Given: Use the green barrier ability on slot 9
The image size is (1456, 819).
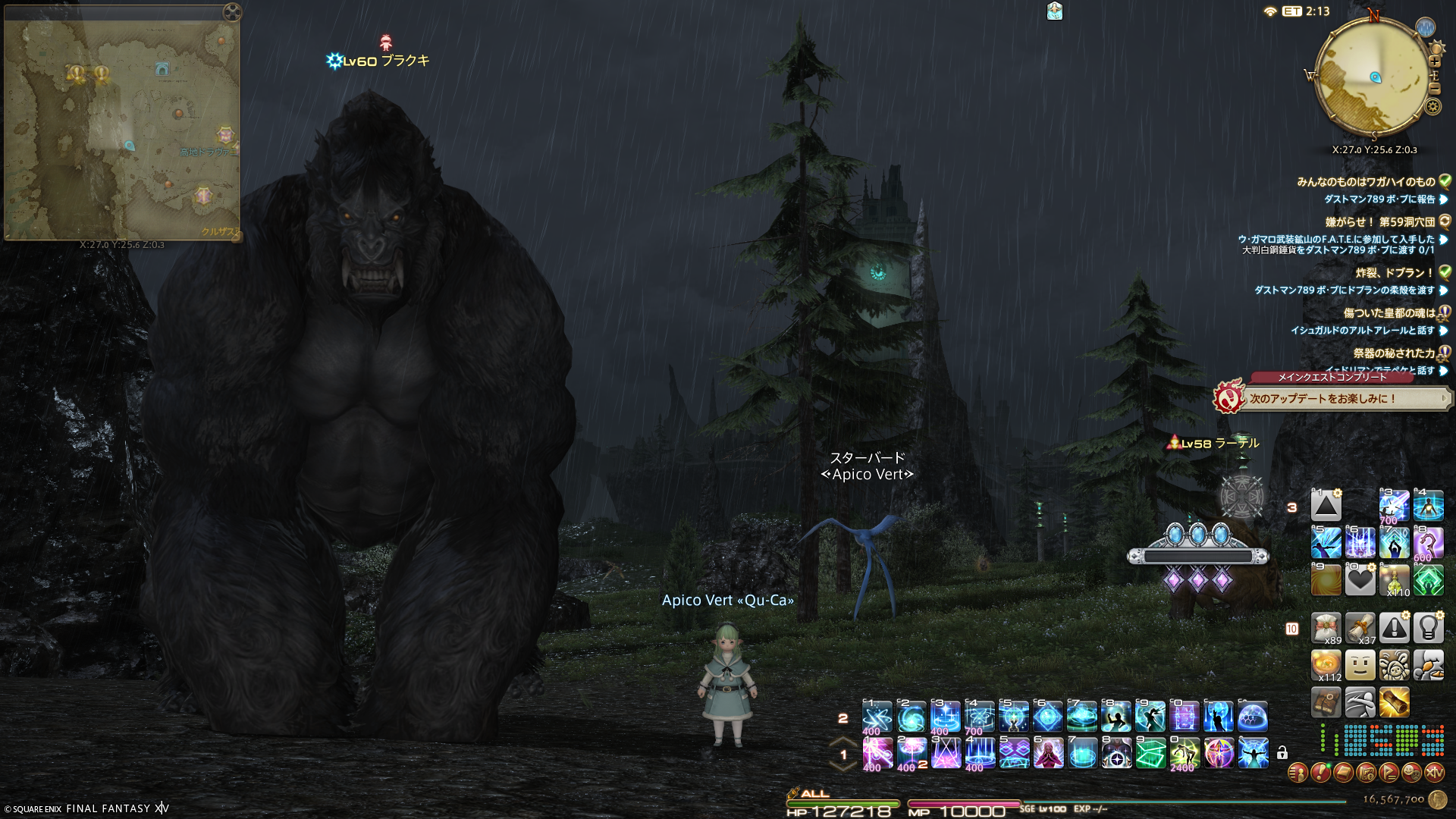Looking at the screenshot, I should coord(1150,753).
